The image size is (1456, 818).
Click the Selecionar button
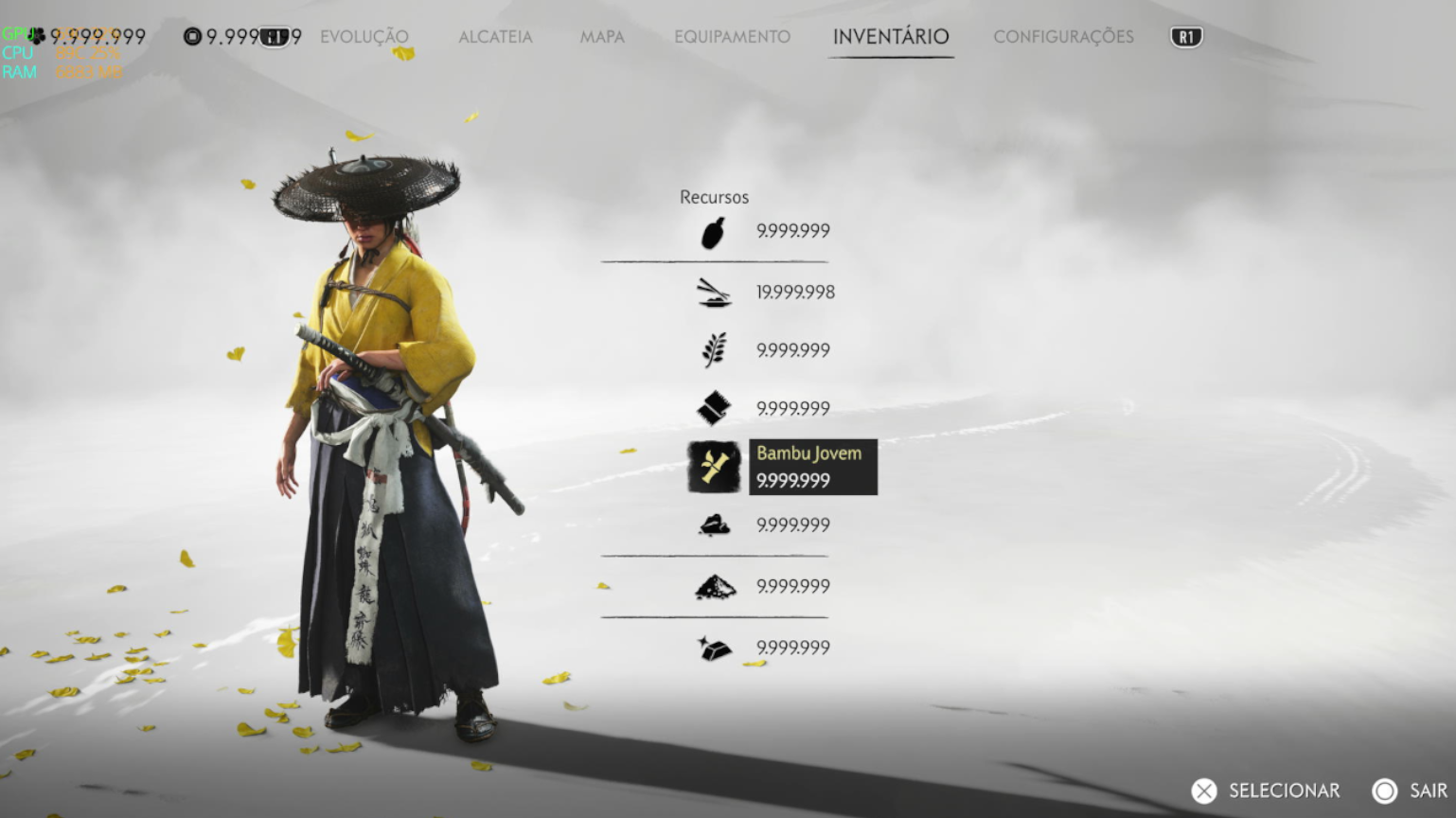(1266, 791)
